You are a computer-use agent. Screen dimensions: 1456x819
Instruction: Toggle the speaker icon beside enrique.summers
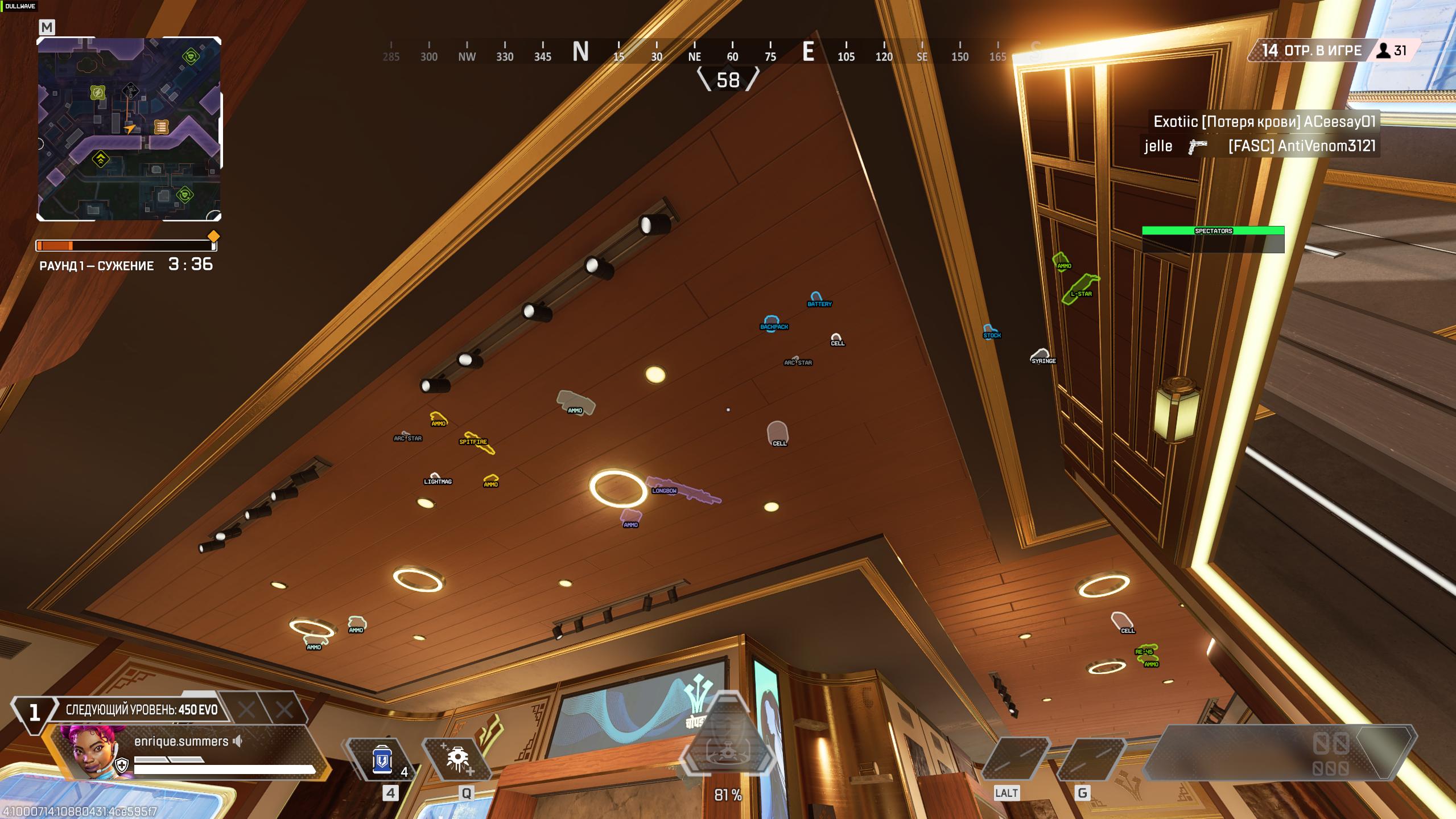tap(238, 741)
